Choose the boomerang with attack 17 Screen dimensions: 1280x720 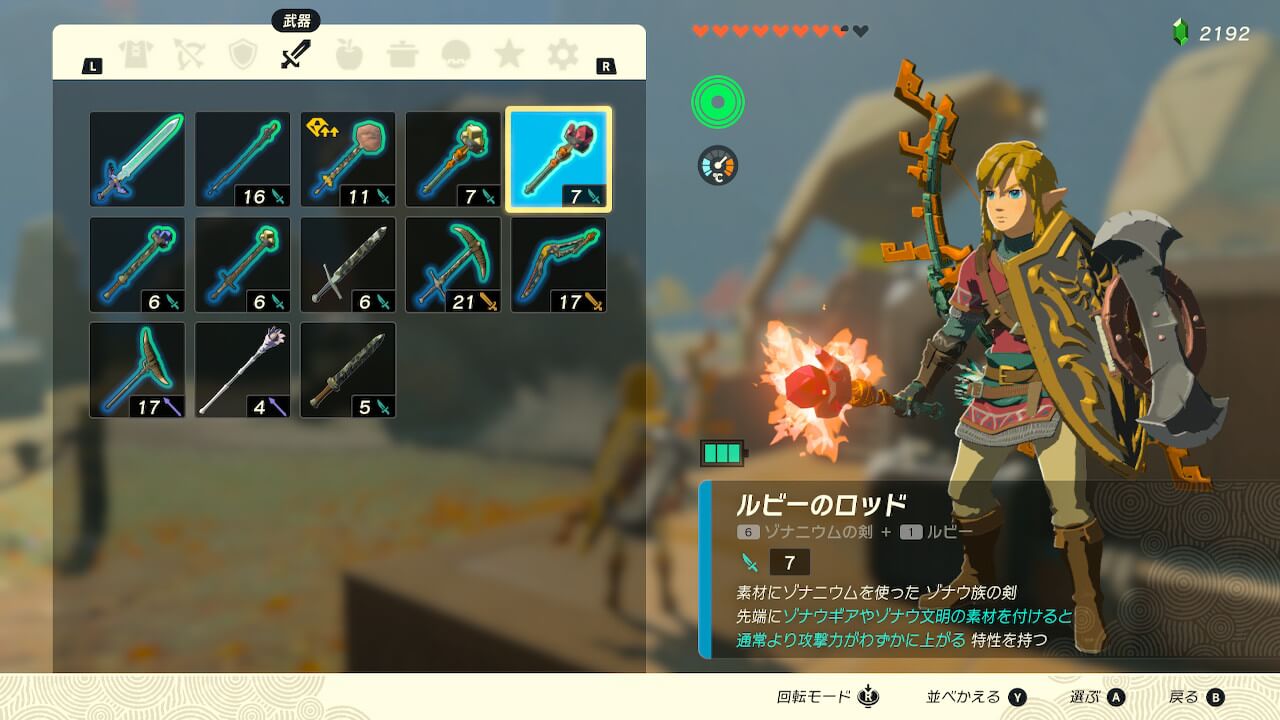[558, 265]
